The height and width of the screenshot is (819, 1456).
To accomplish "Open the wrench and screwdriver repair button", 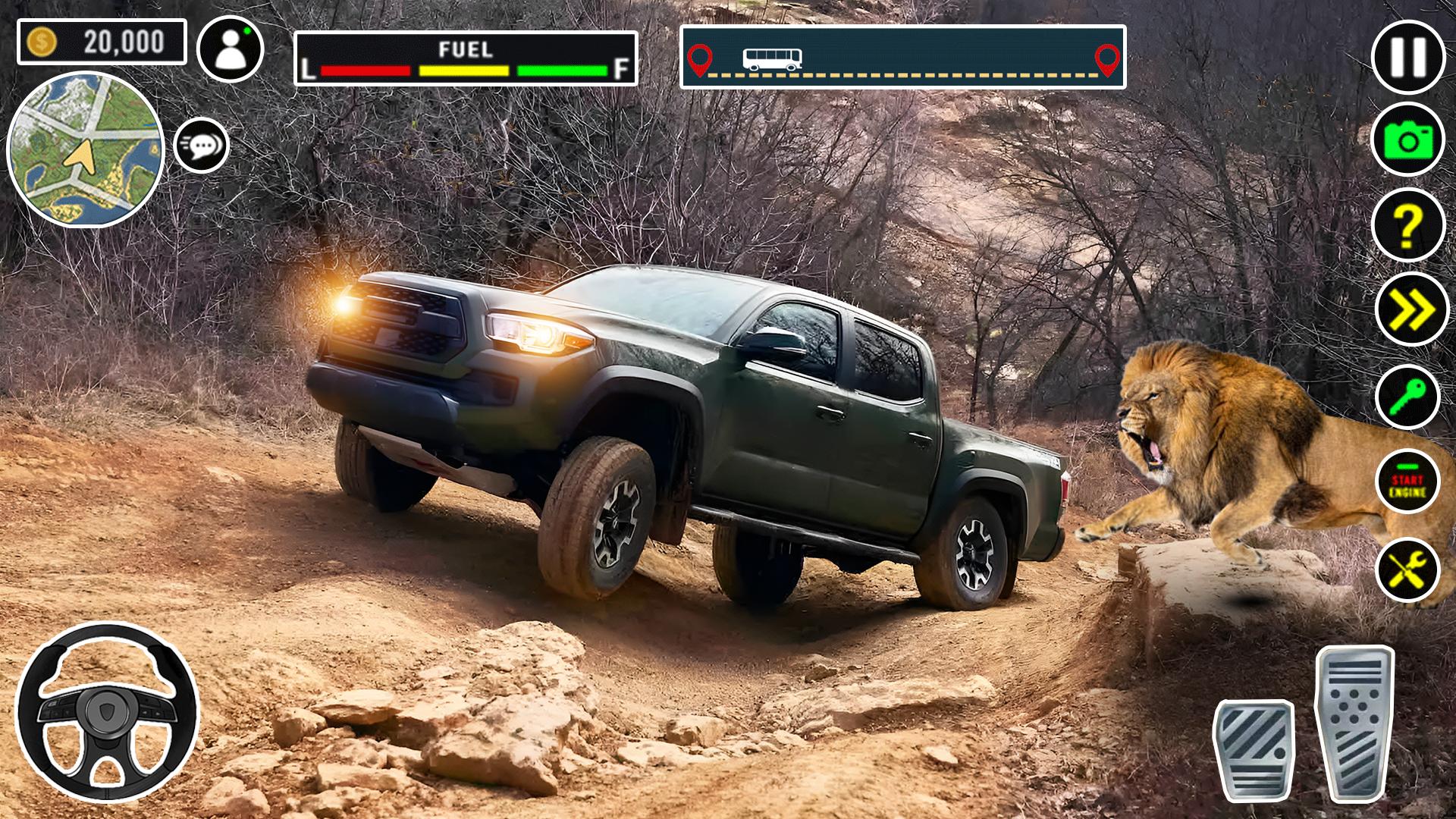I will coord(1408,570).
